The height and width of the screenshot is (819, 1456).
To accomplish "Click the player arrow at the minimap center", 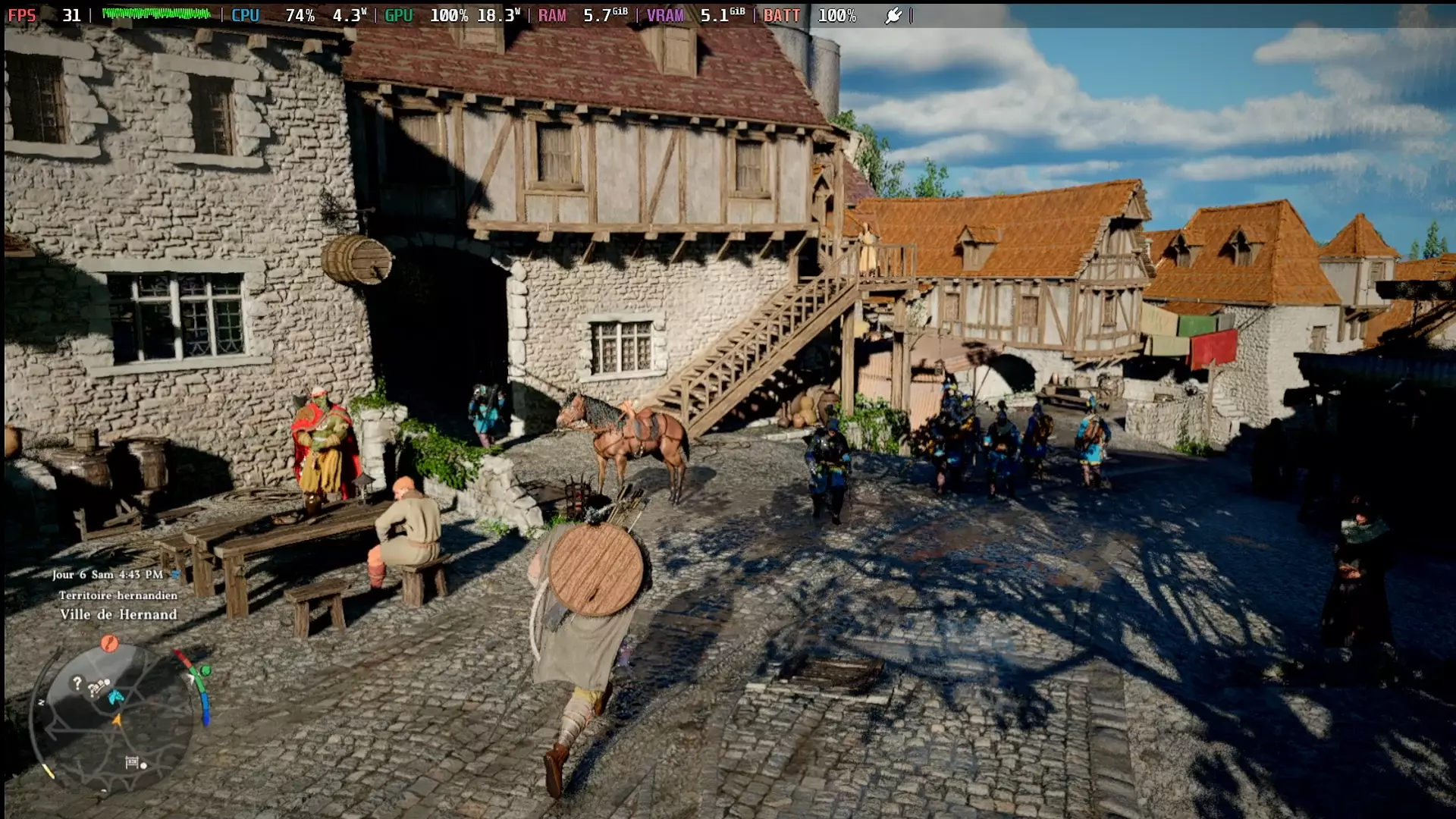I will 118,720.
